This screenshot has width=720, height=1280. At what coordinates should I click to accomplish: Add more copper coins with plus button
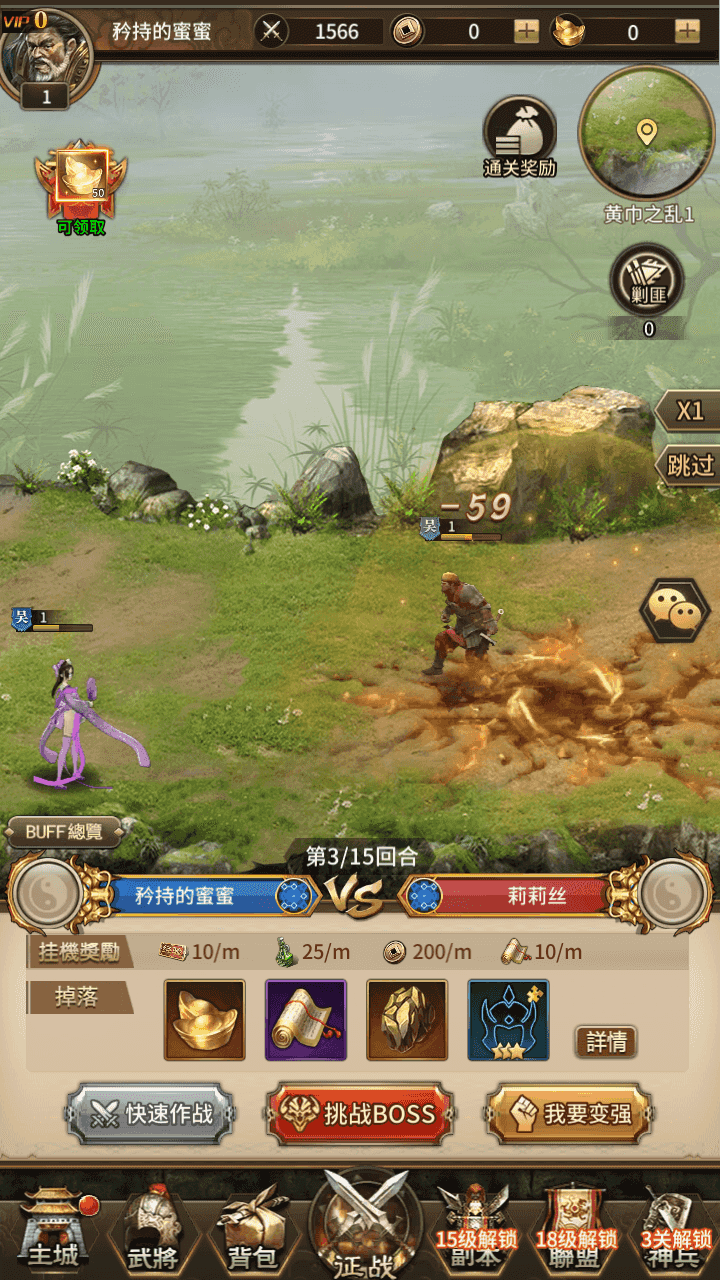point(526,31)
